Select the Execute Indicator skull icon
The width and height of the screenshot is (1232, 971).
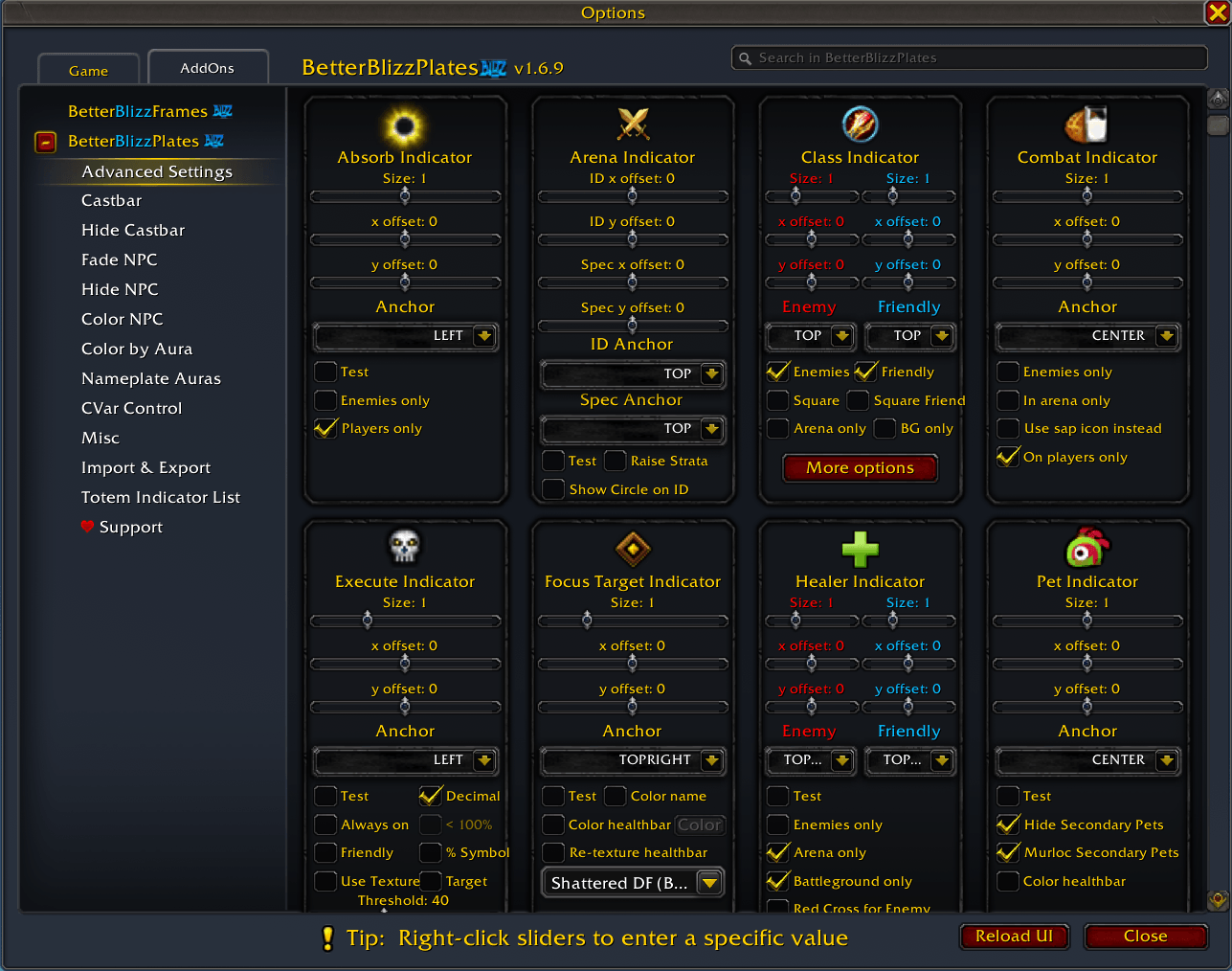[405, 548]
